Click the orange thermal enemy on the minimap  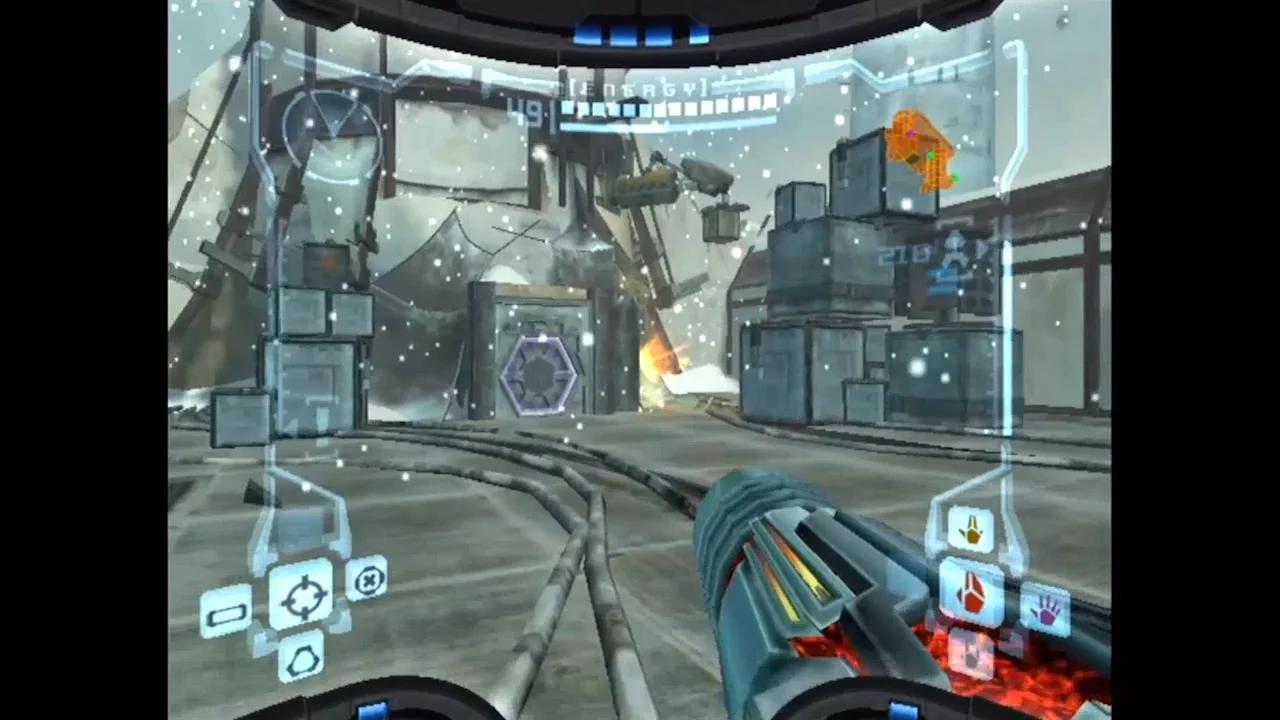(x=921, y=150)
